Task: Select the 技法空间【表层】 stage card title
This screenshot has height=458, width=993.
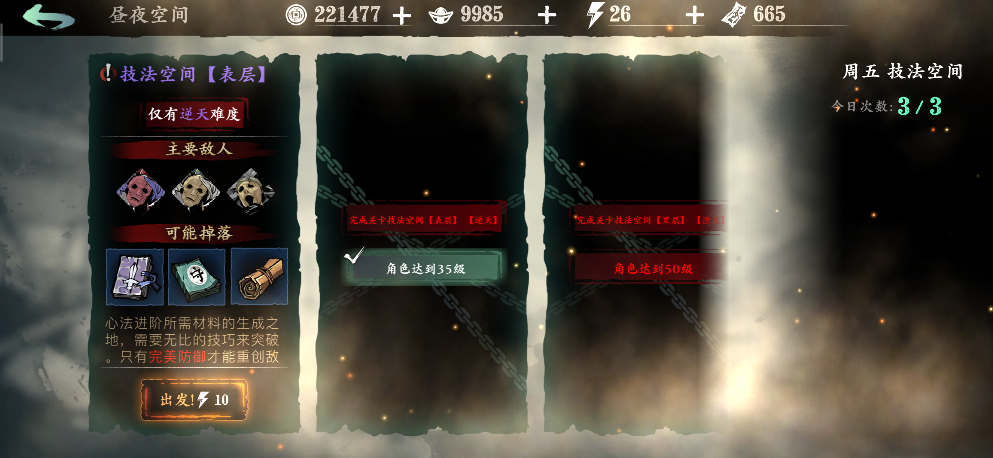Action: pyautogui.click(x=193, y=74)
